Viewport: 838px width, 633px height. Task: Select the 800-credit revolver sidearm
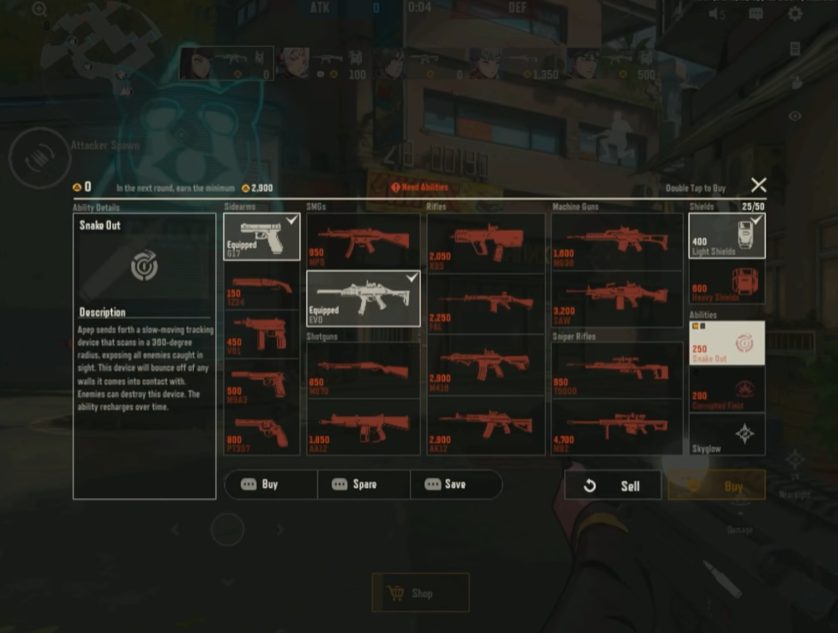[261, 431]
